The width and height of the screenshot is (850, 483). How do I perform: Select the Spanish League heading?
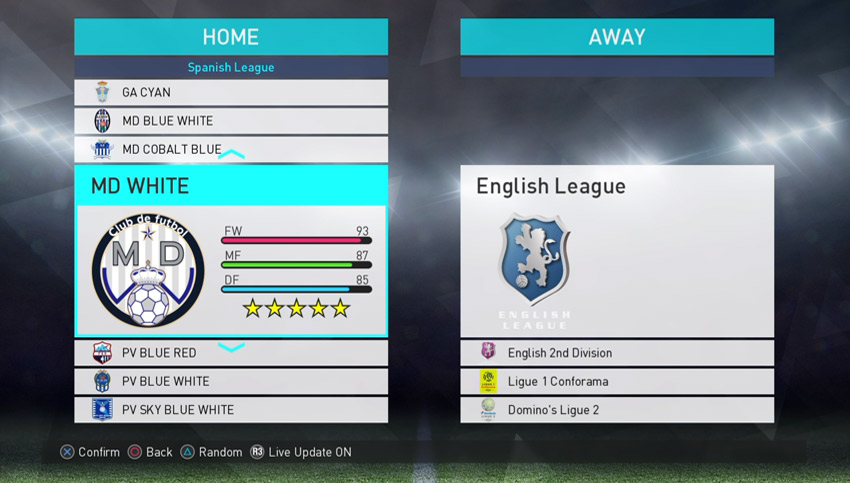[231, 67]
